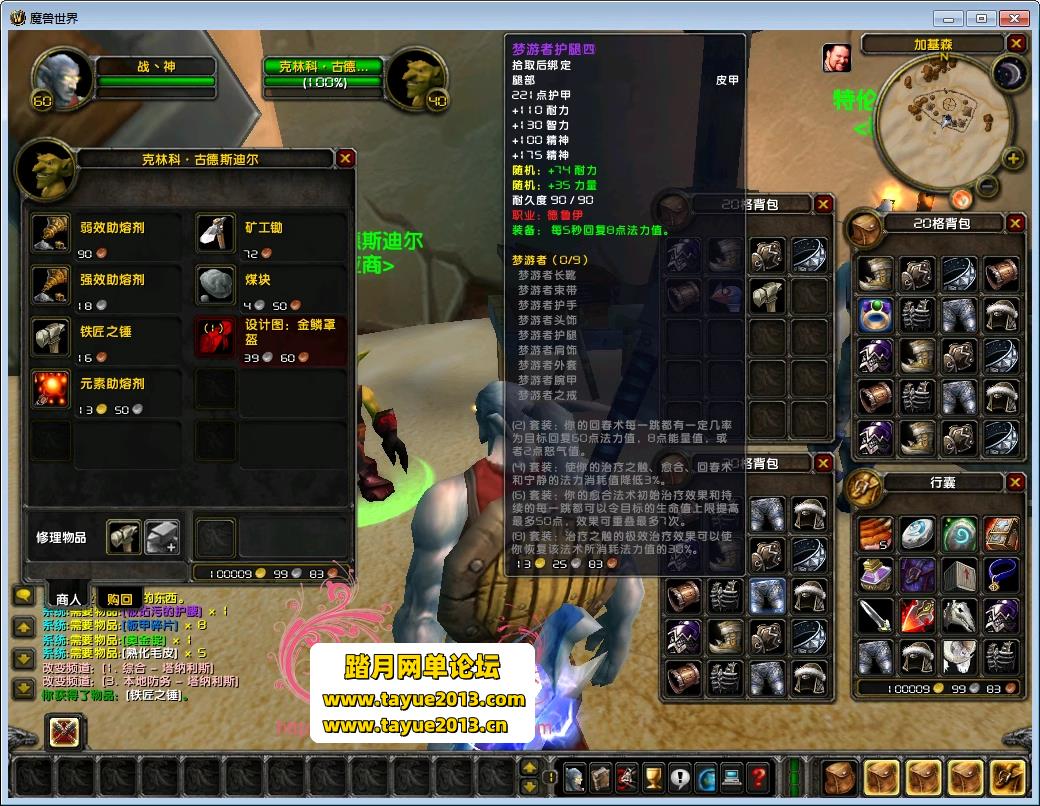Activate the single-item repair hammer button
The image size is (1040, 806).
tap(124, 537)
